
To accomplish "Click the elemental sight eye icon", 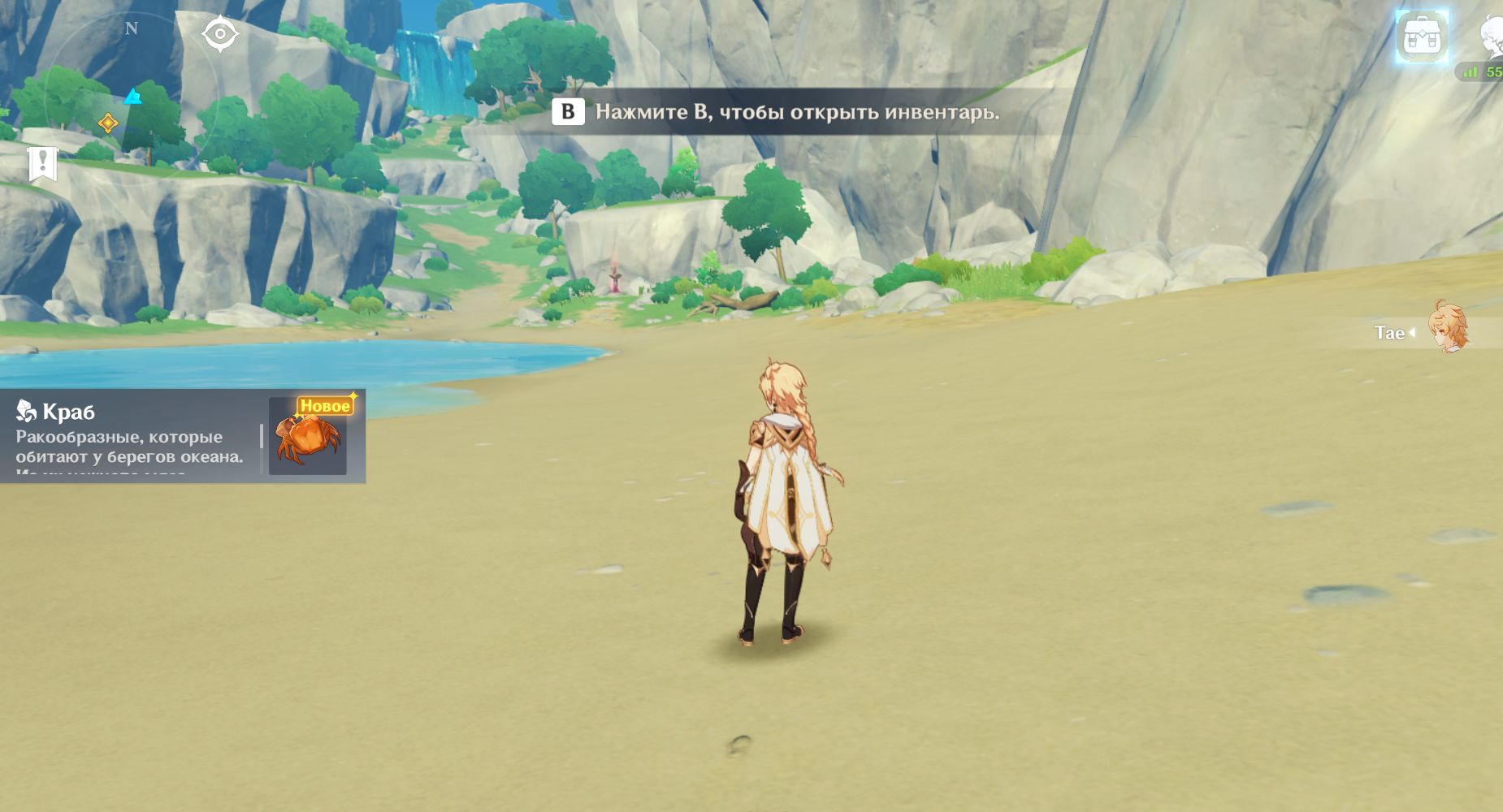I will pyautogui.click(x=219, y=34).
